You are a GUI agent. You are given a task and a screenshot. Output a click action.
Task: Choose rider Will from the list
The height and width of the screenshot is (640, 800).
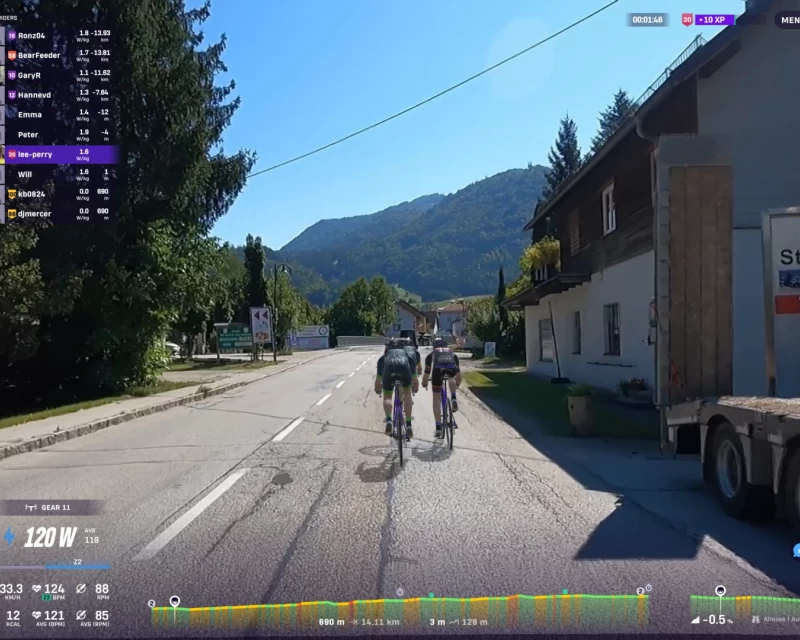(x=60, y=174)
